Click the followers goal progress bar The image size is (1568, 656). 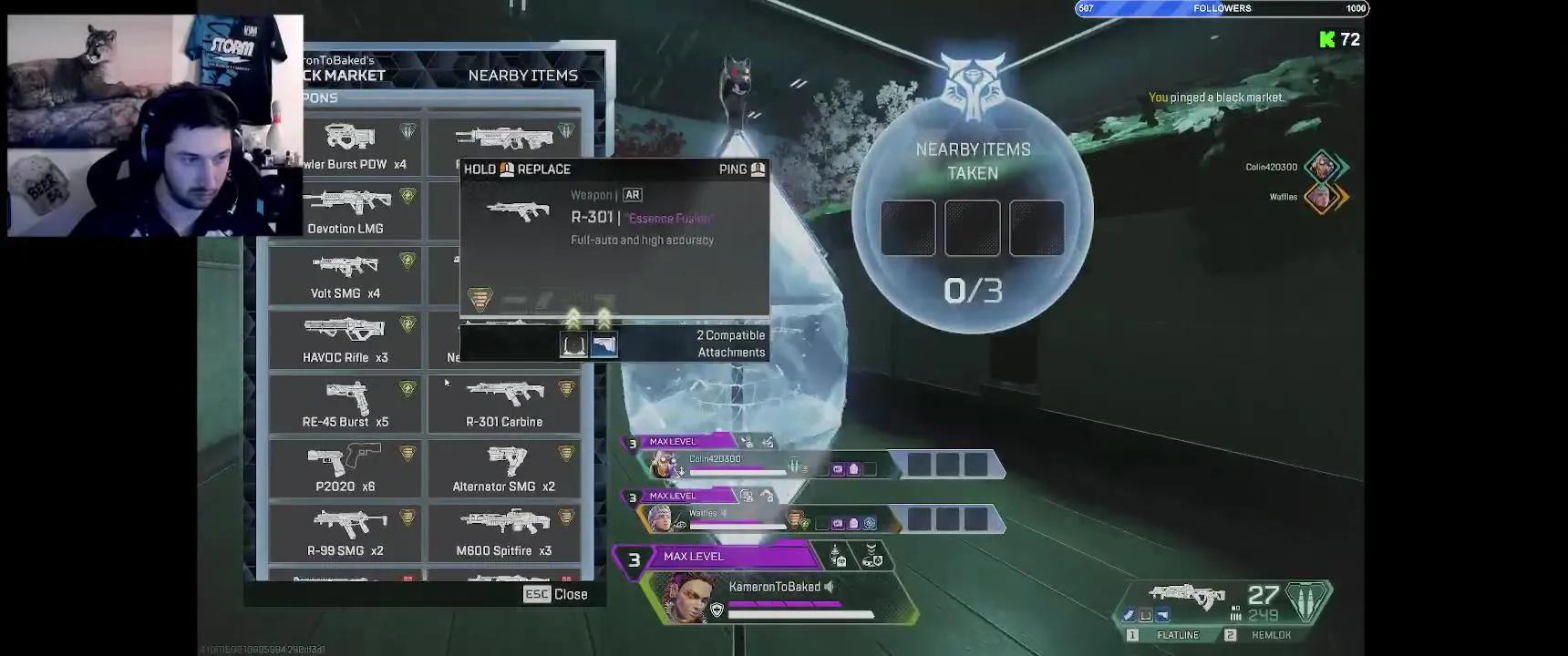pyautogui.click(x=1222, y=9)
